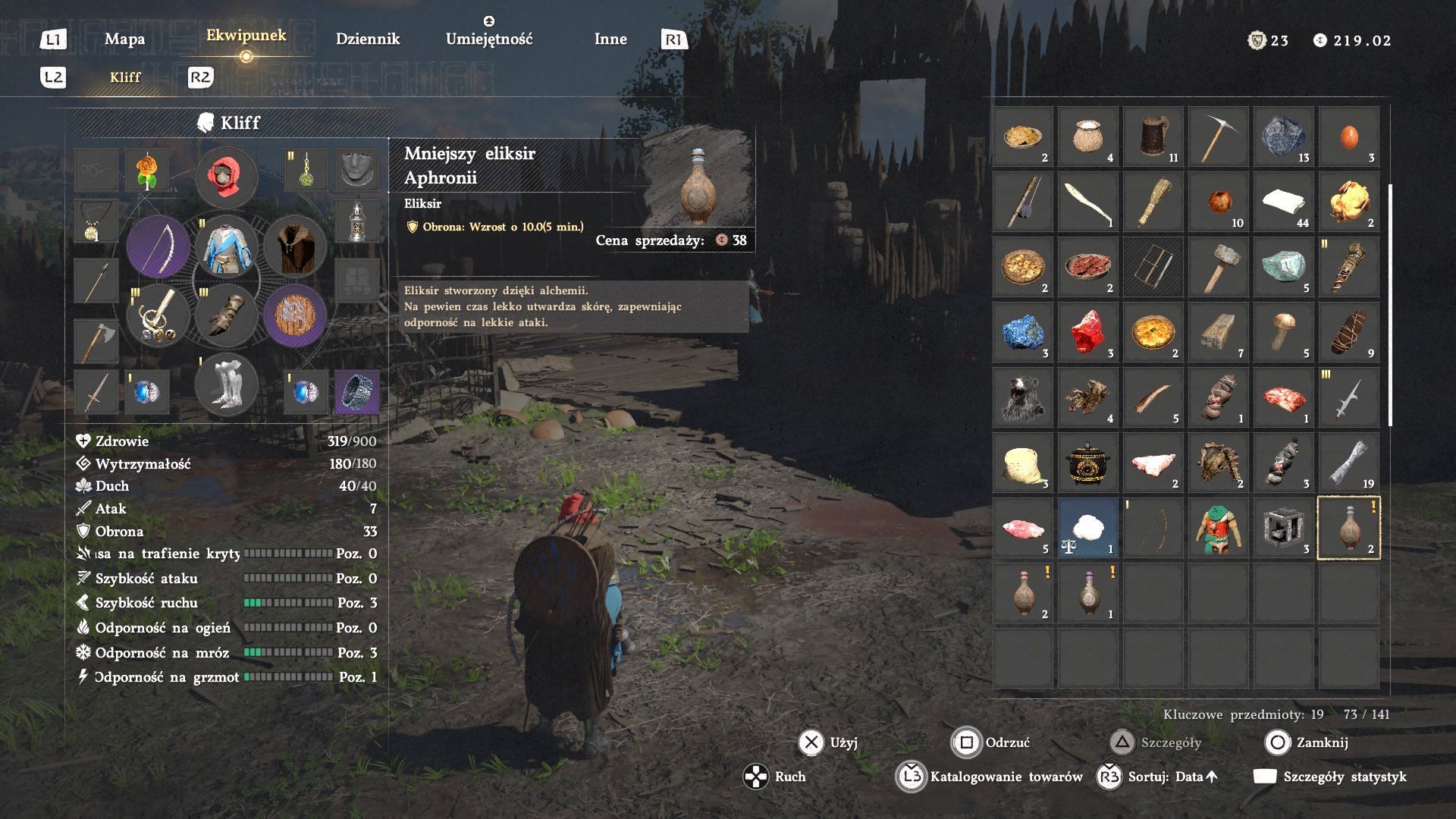
Task: Choose the equipped silver boots slot
Action: pos(226,384)
